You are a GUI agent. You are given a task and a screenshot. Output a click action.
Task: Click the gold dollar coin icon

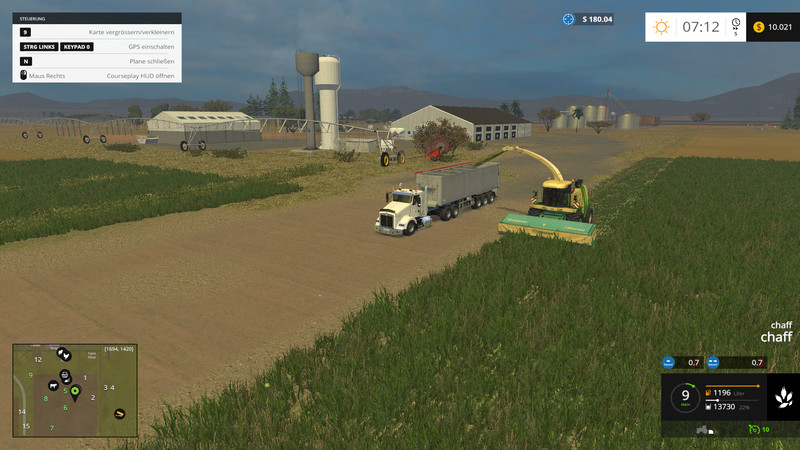(759, 27)
